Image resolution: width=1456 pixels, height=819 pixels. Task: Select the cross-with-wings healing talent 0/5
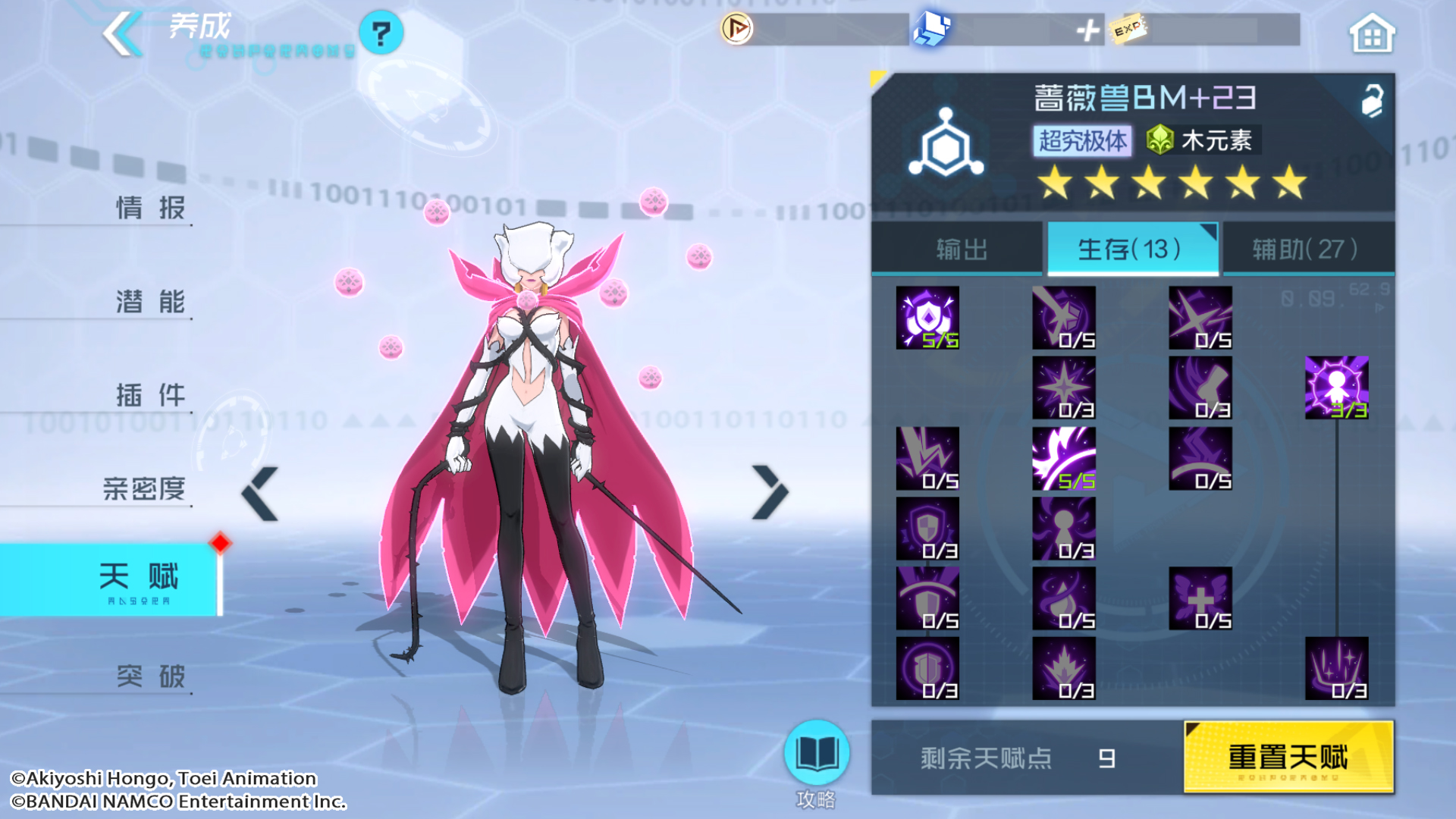(1200, 598)
